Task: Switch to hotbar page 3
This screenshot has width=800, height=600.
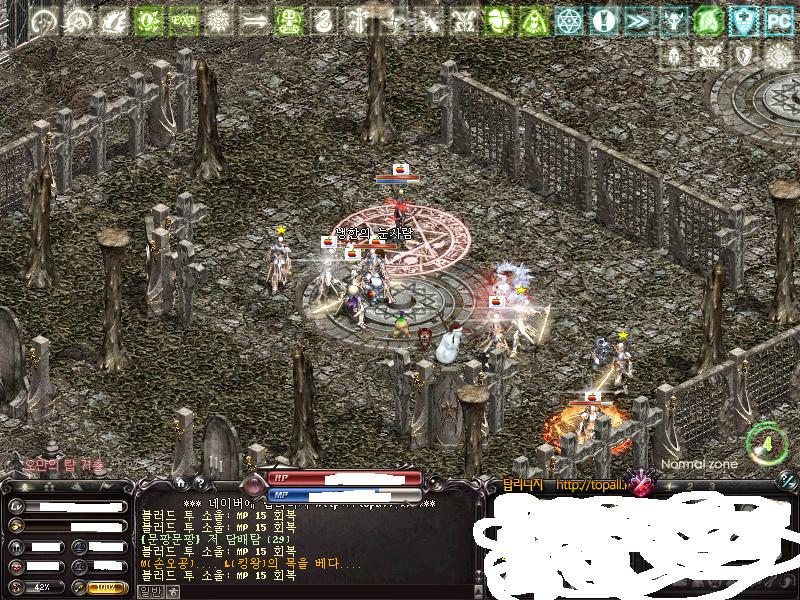Action: (712, 486)
